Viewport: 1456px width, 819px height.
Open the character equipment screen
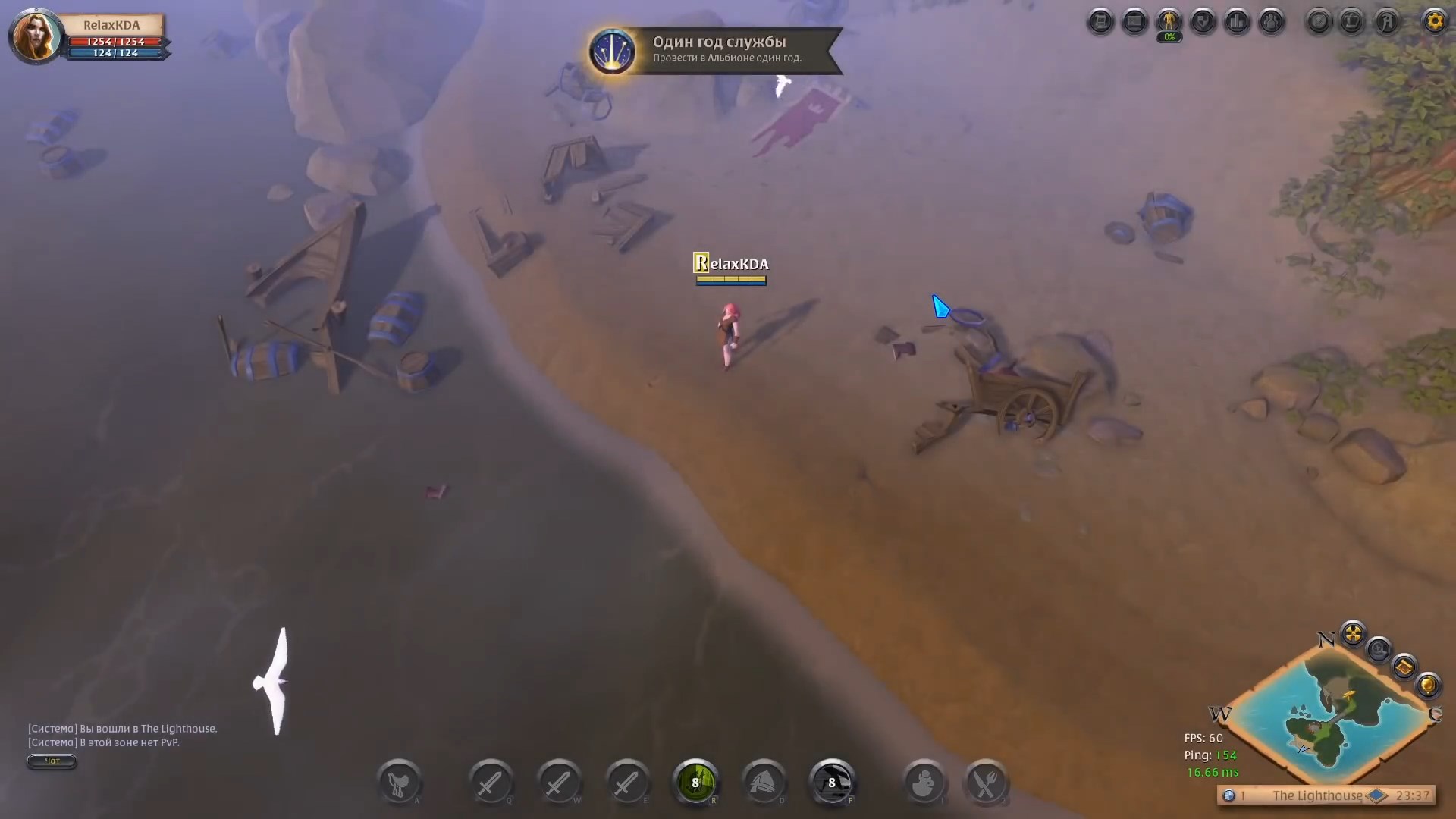tap(1169, 21)
